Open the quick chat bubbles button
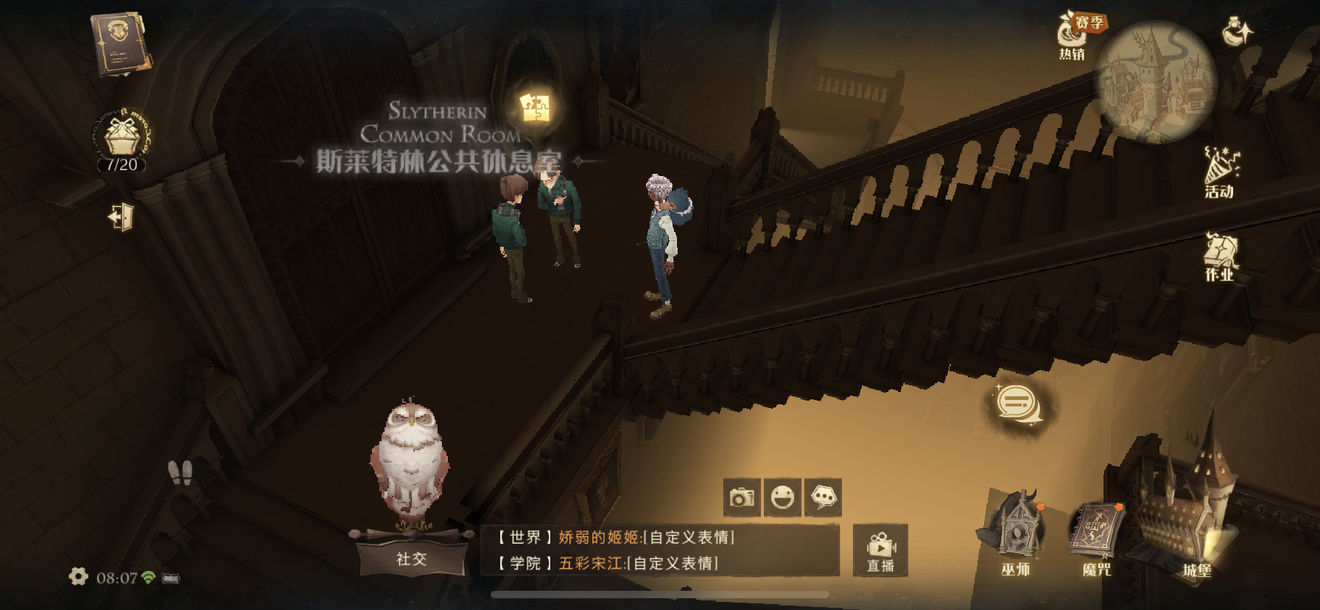The image size is (1320, 610). (x=823, y=497)
